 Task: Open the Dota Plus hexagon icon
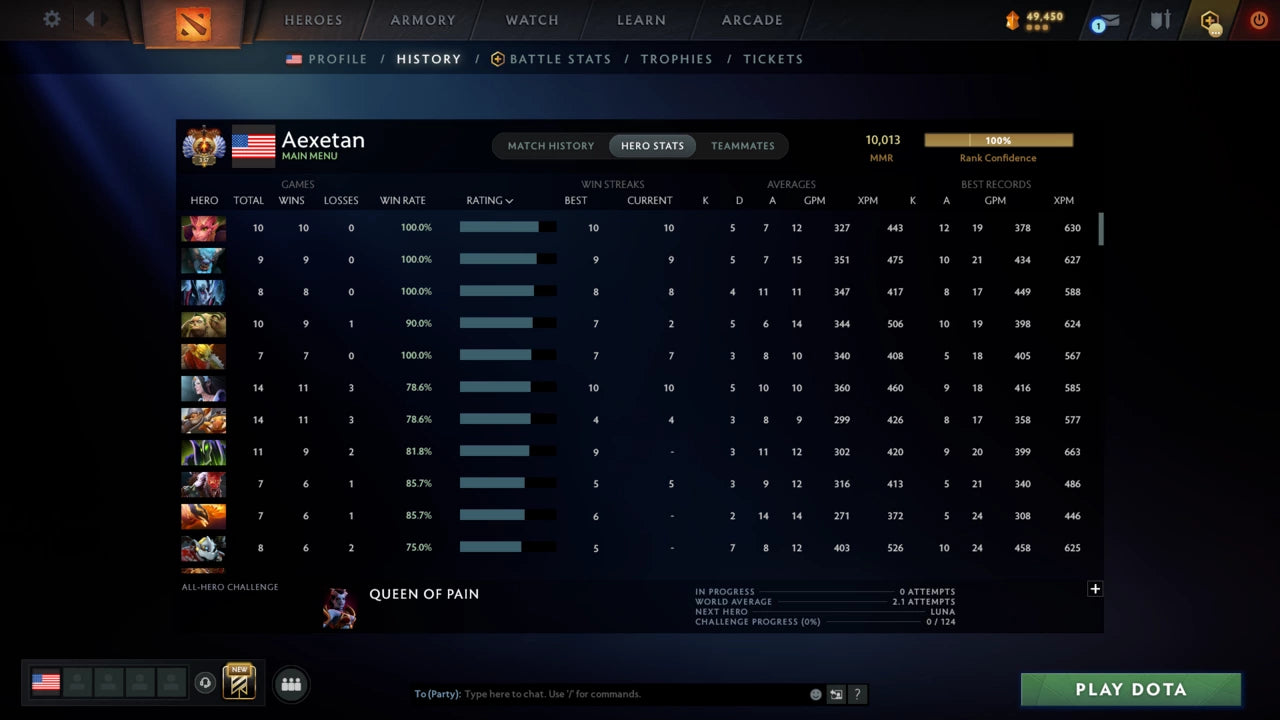[1210, 20]
